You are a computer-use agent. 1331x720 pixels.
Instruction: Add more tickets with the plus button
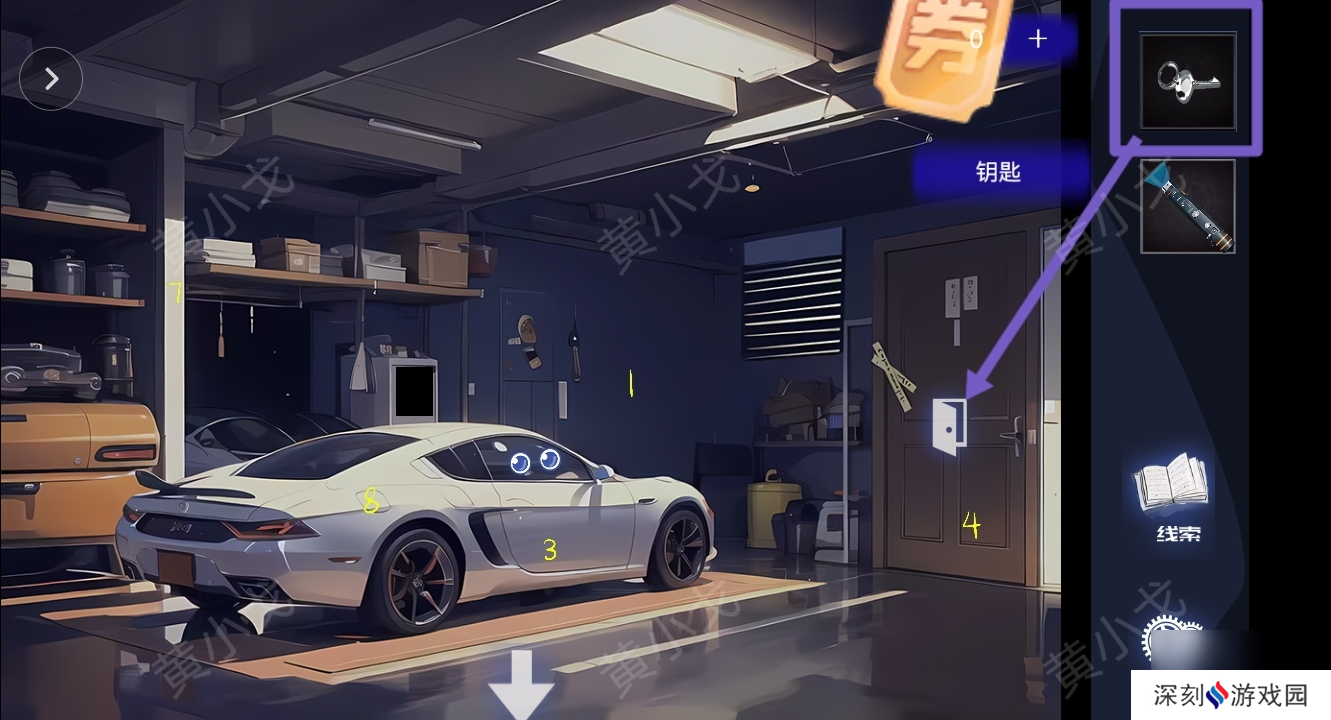(1038, 39)
